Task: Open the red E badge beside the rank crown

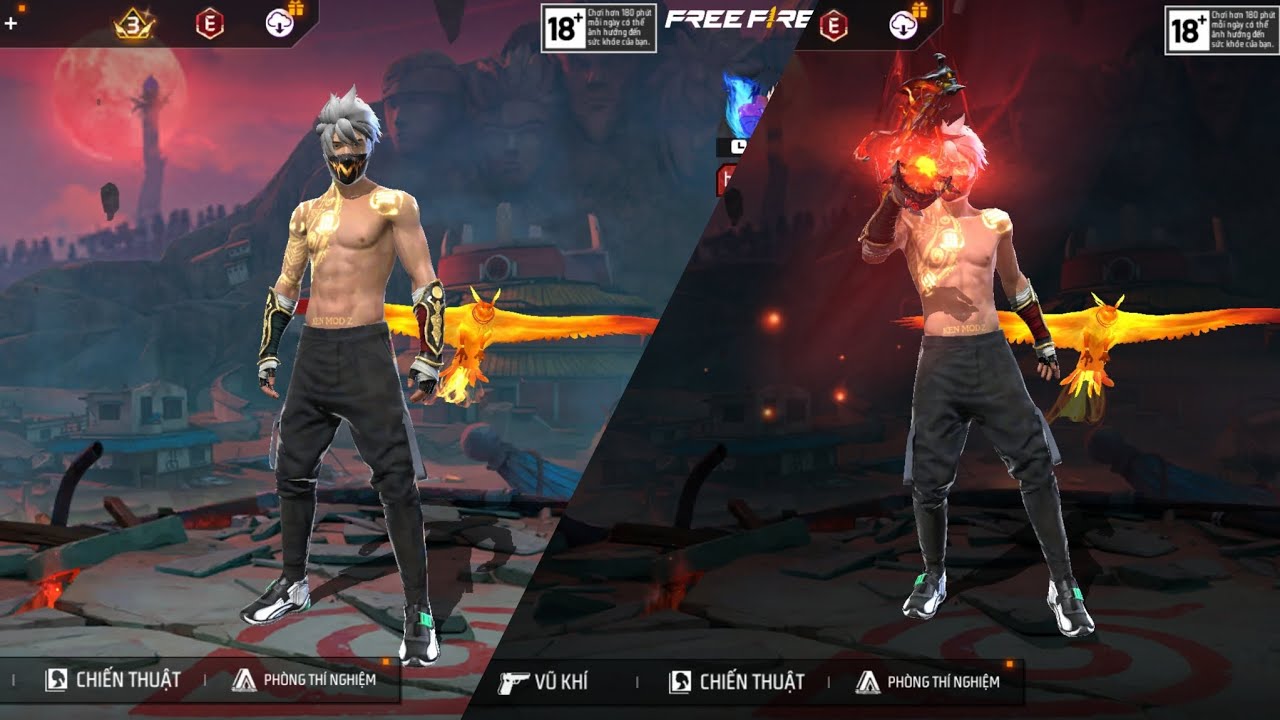Action: click(x=209, y=23)
